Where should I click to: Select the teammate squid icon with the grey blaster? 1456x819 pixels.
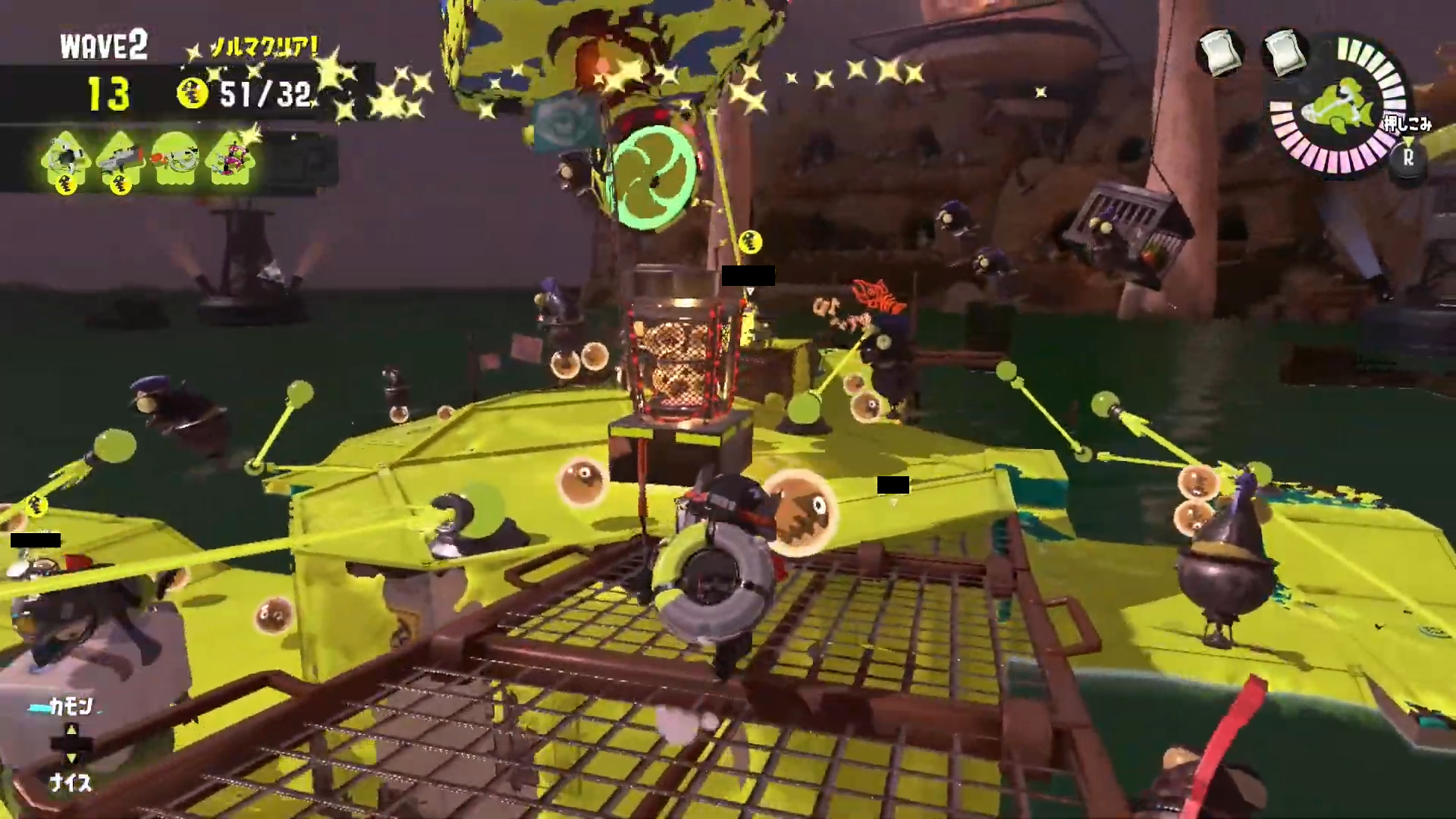[x=121, y=162]
